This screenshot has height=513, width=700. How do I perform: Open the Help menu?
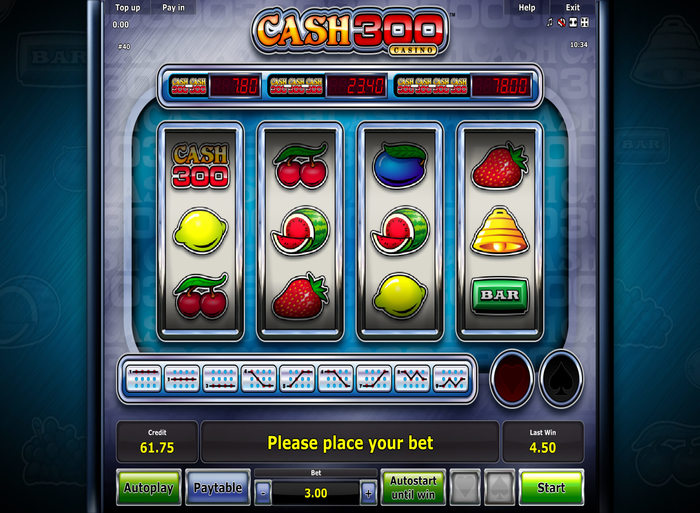527,8
